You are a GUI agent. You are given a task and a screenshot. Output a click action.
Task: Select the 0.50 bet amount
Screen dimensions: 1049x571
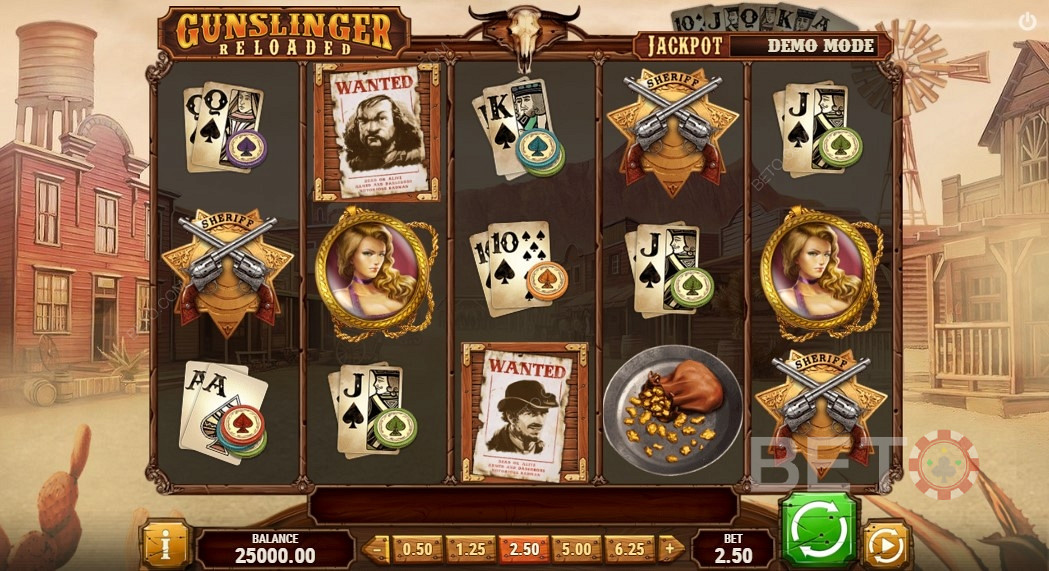(x=417, y=549)
